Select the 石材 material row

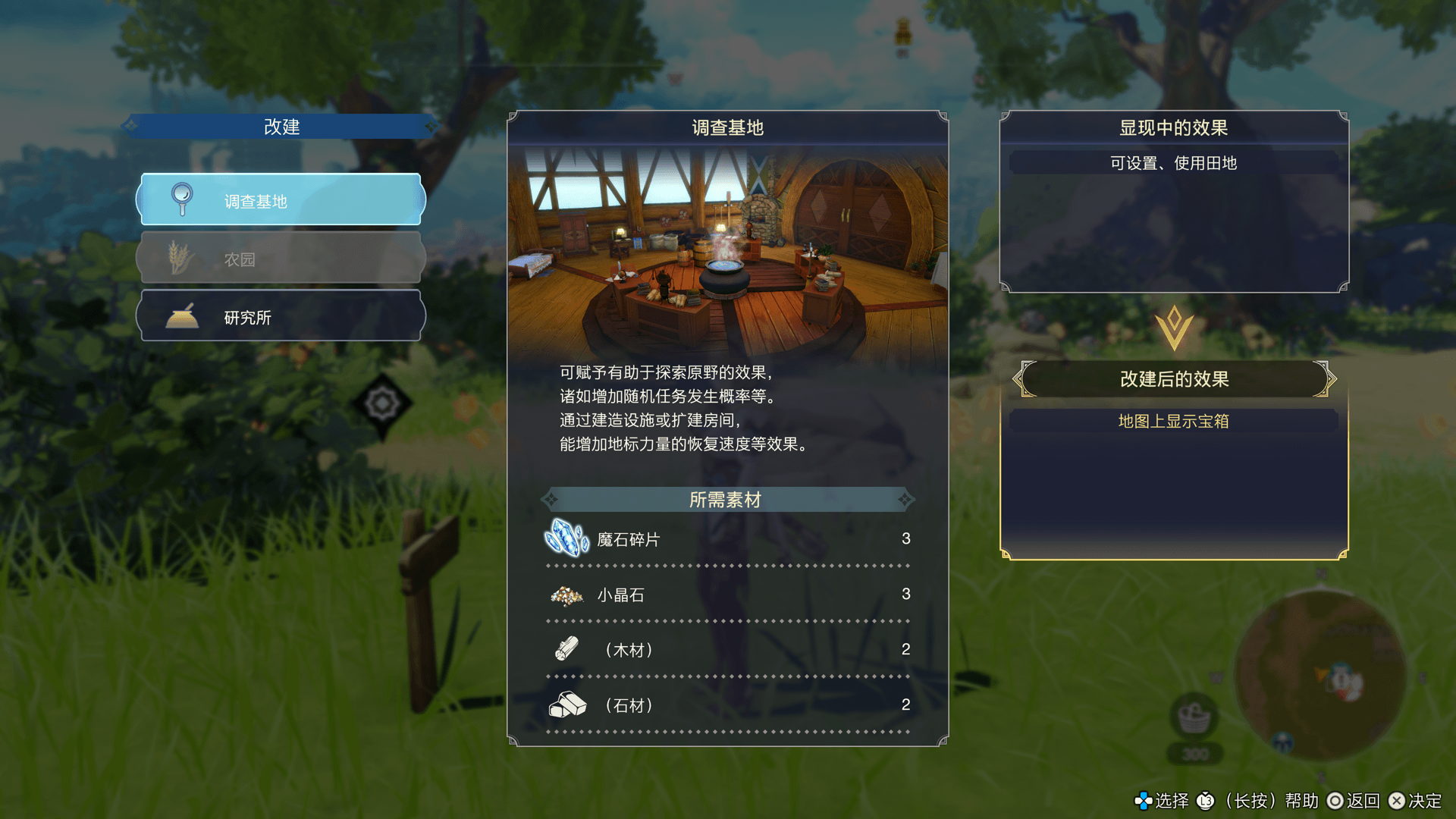[726, 705]
